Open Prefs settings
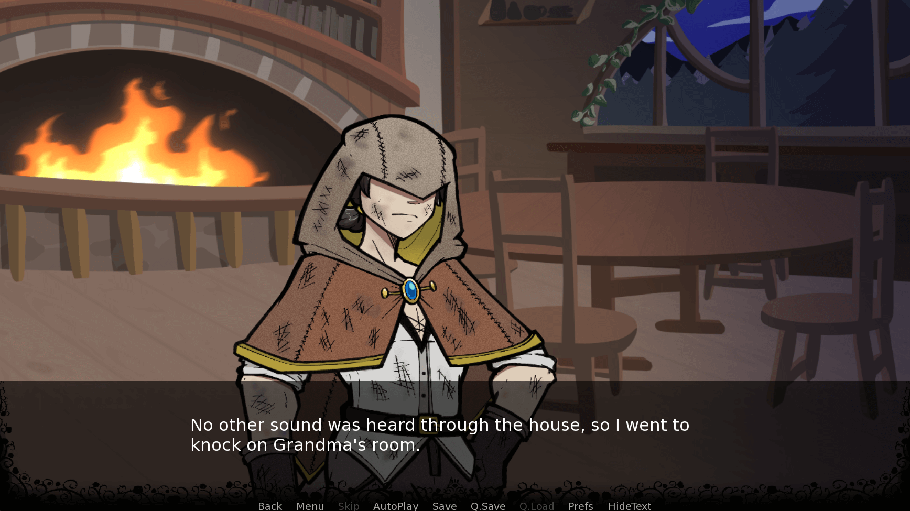 (x=581, y=506)
